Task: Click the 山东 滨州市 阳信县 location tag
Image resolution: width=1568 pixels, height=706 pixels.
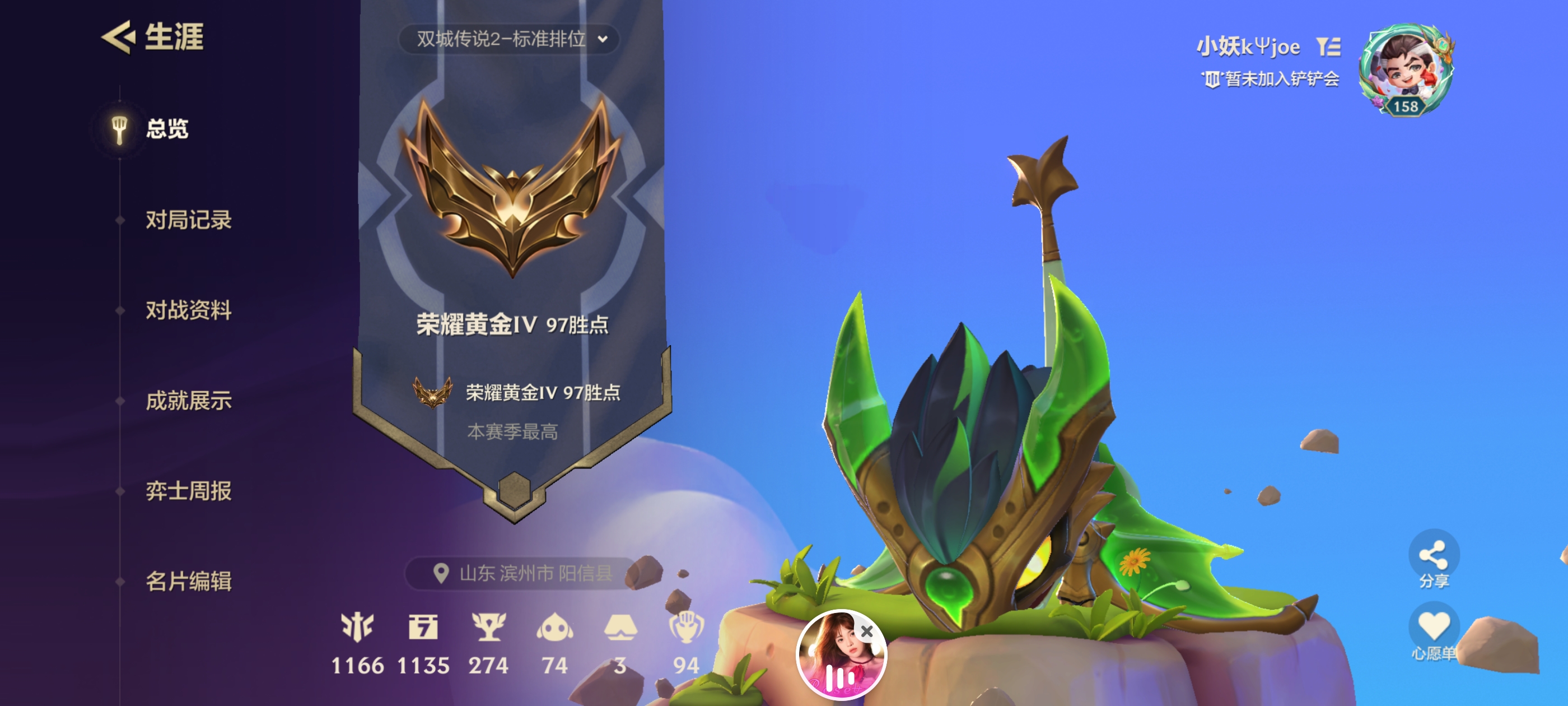Action: [x=523, y=573]
